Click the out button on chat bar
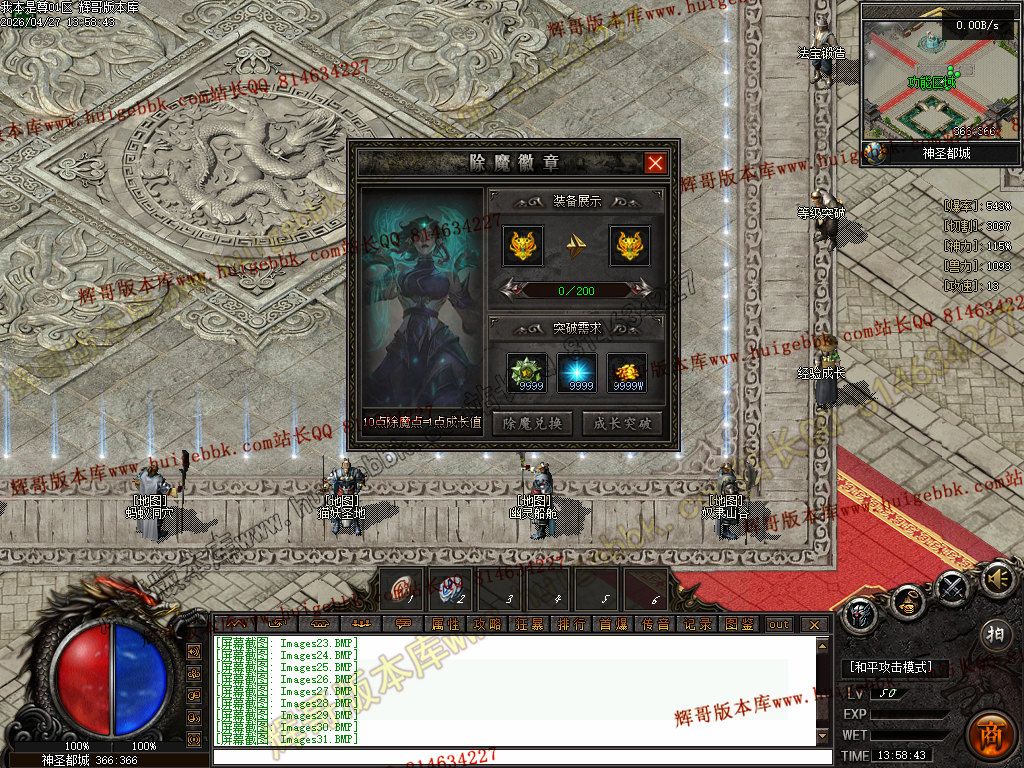1024x768 pixels. [778, 624]
